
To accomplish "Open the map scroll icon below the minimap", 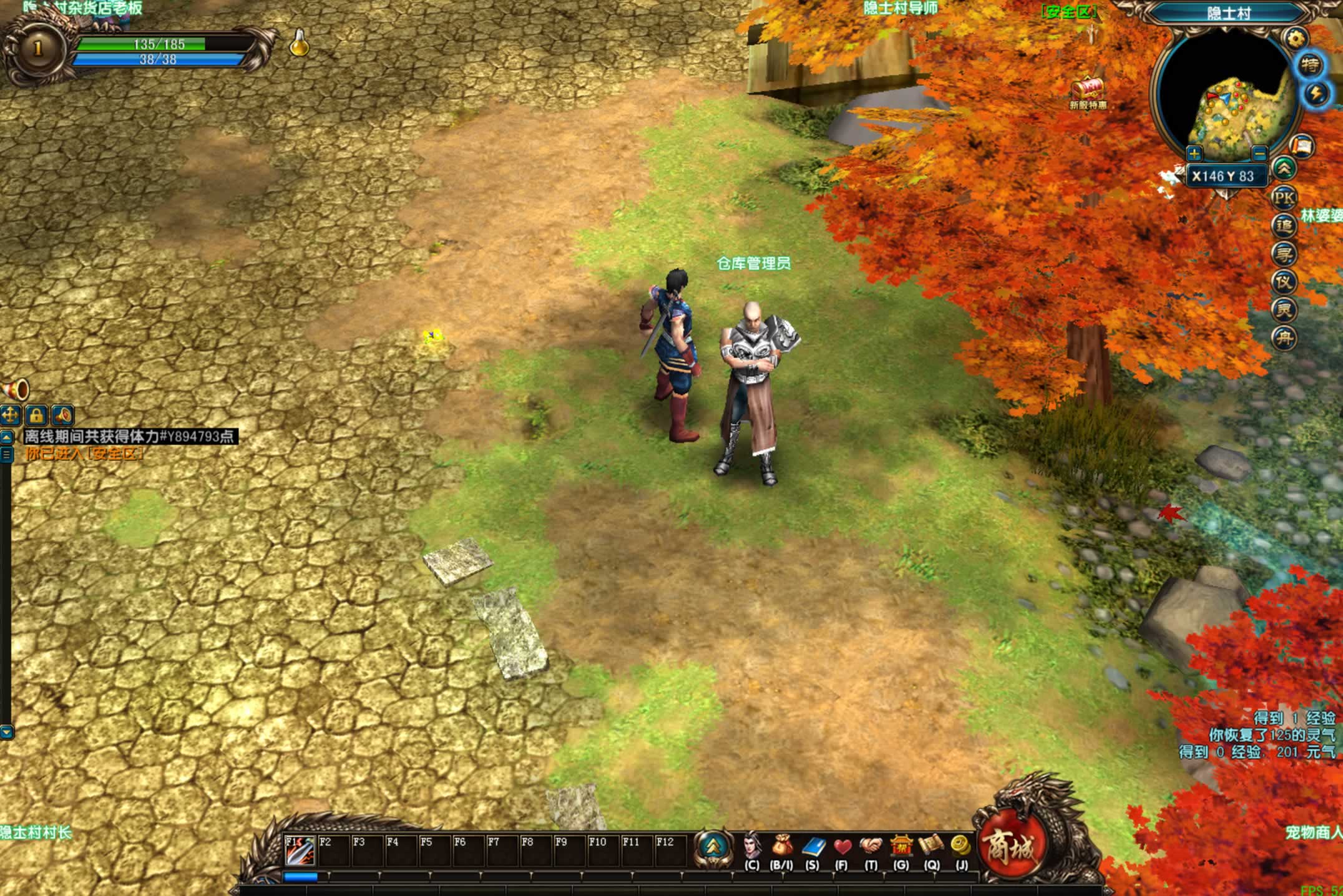I will coord(1302,147).
